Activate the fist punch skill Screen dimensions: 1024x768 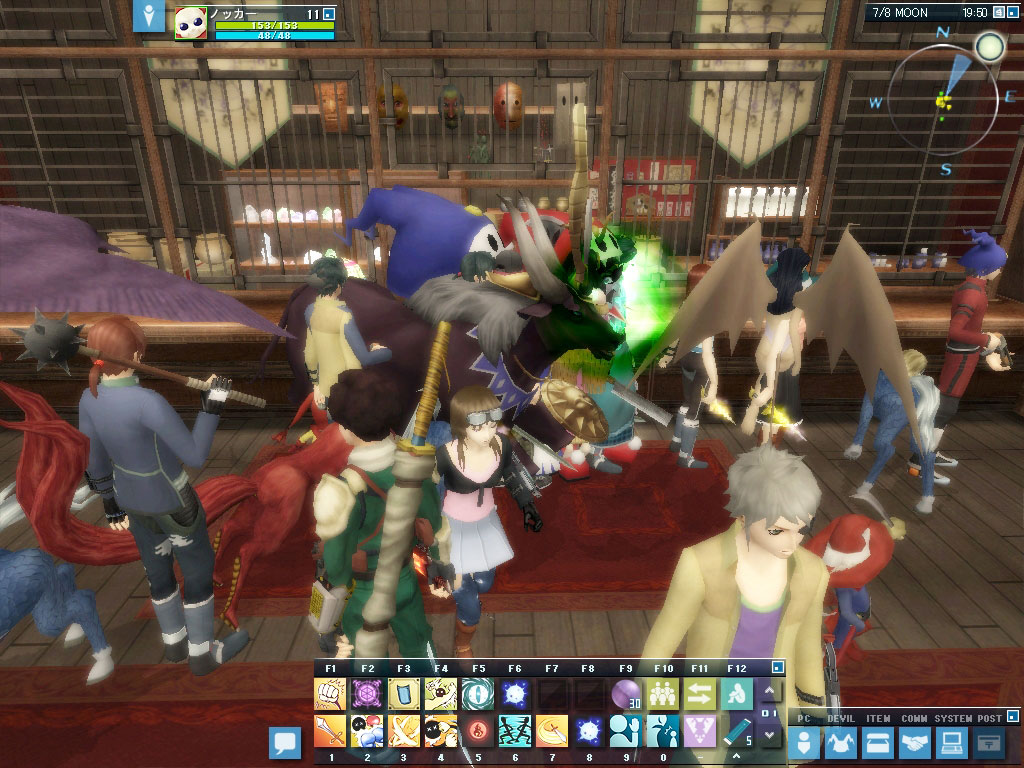click(330, 694)
